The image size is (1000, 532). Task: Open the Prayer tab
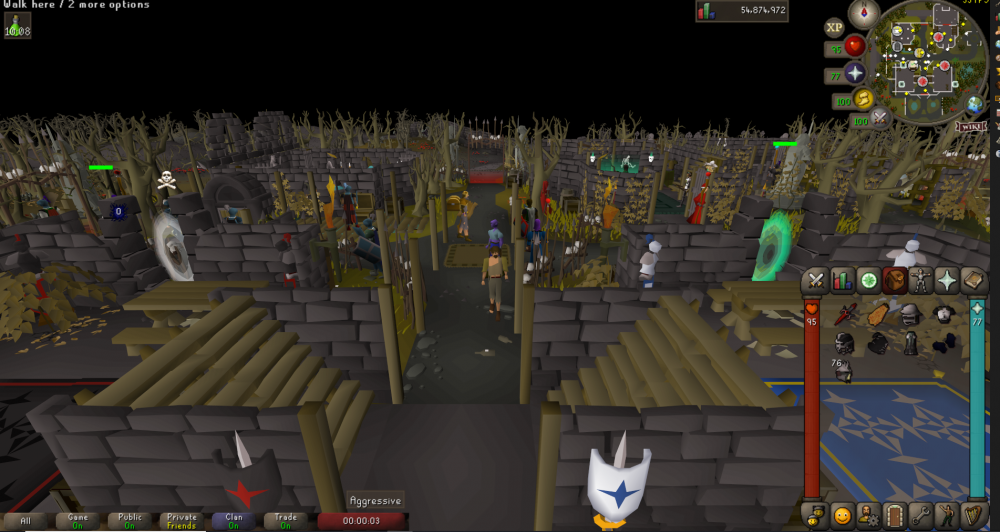946,281
